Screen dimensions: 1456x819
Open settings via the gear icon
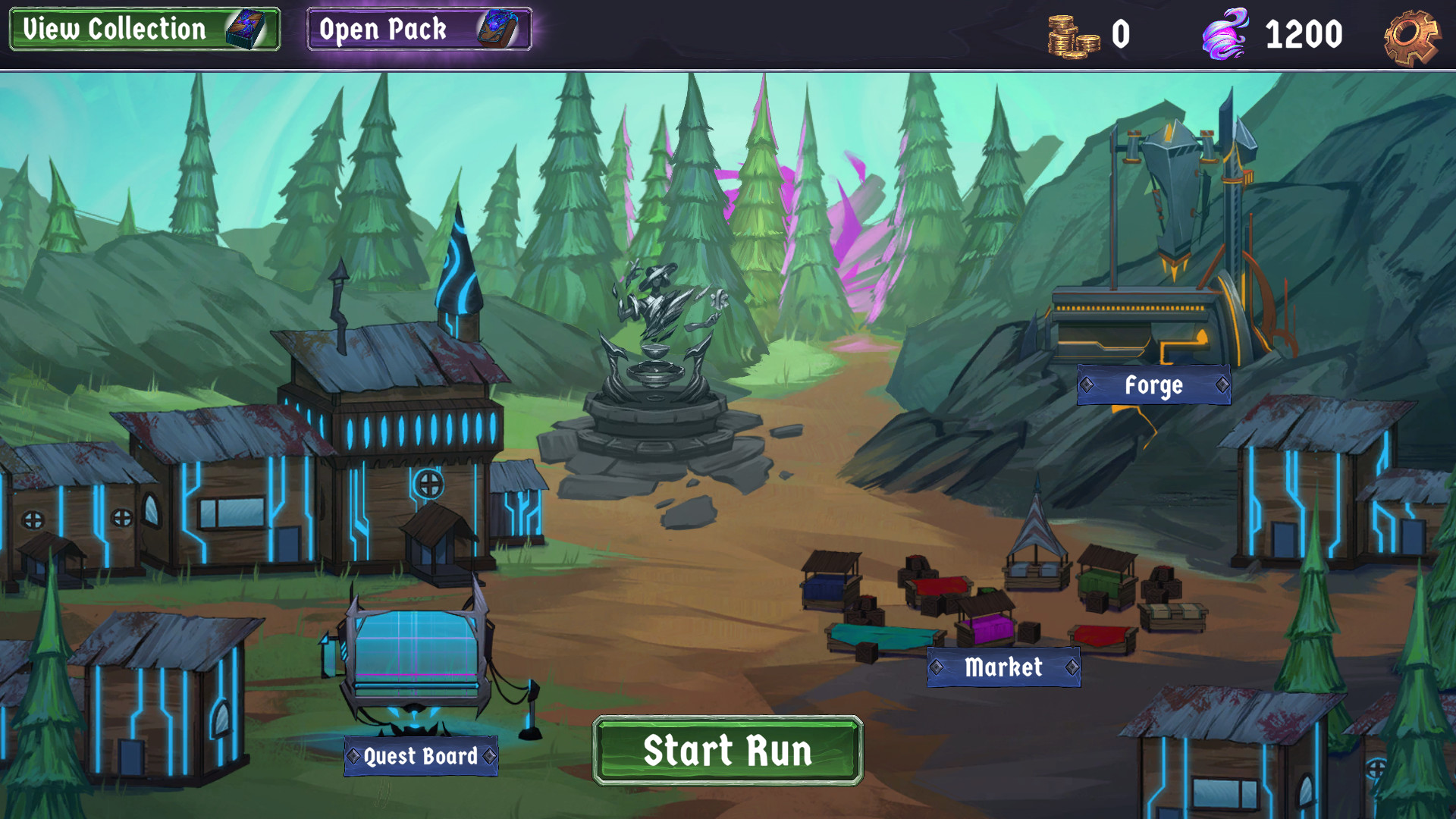click(1410, 36)
